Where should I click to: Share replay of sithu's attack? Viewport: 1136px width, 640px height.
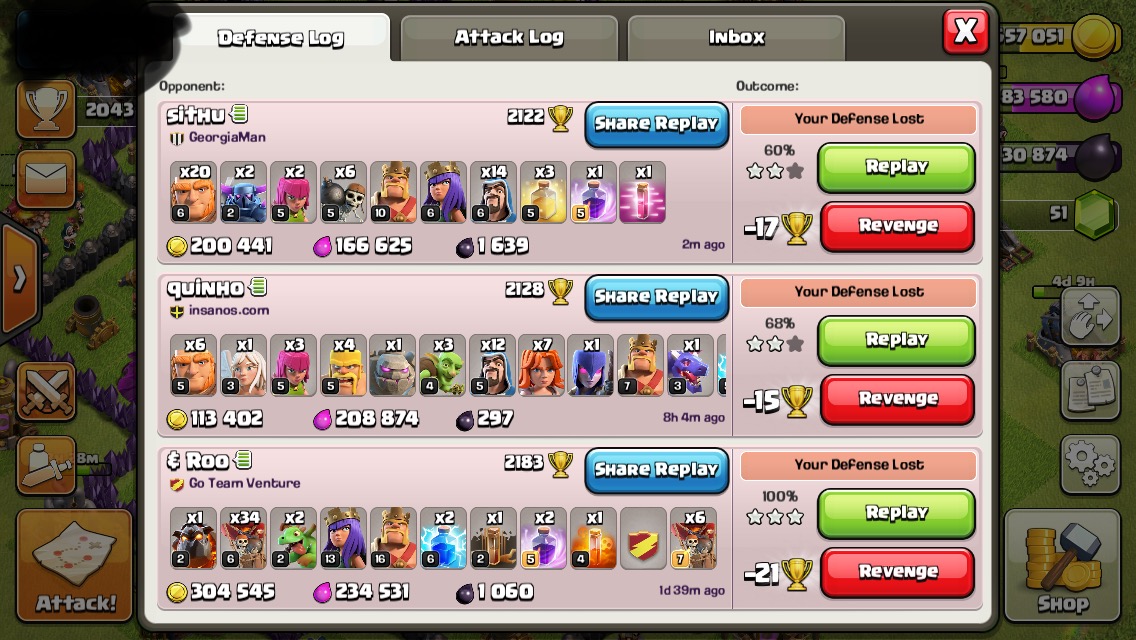click(x=656, y=124)
